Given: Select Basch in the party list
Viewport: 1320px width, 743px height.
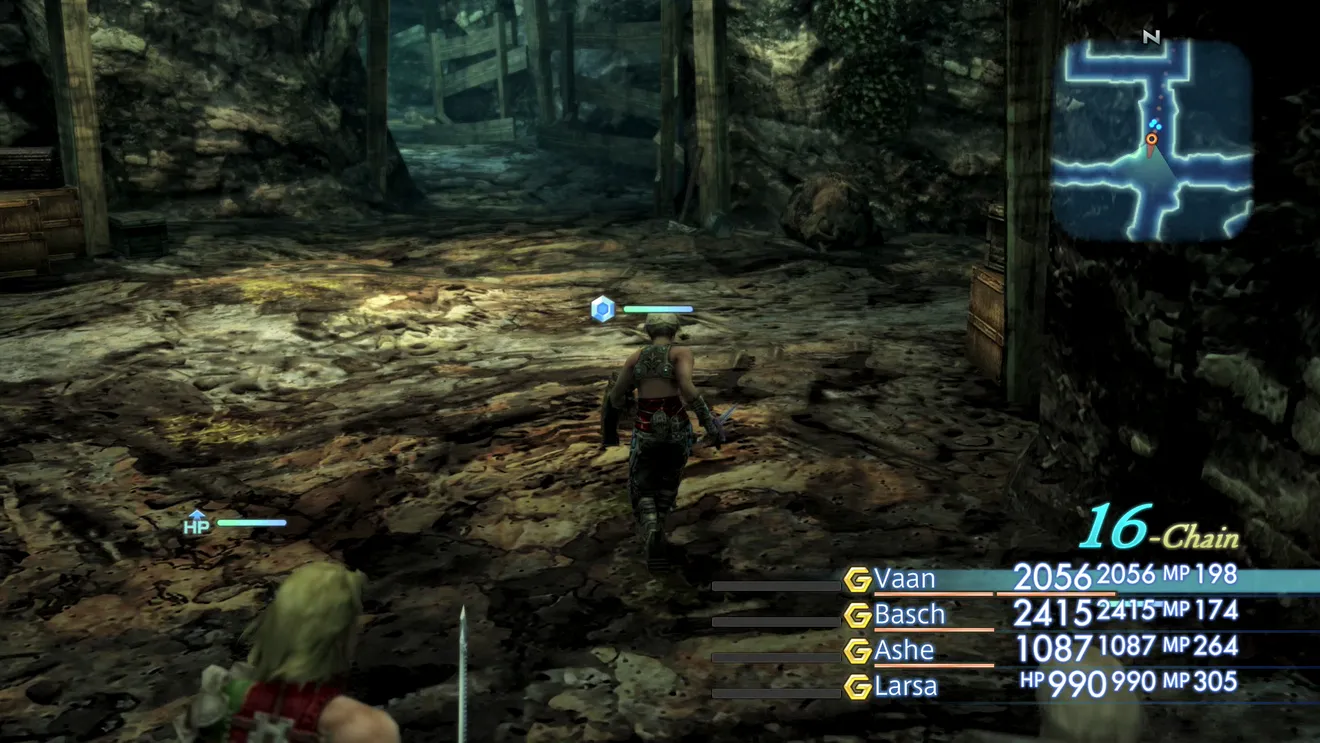Looking at the screenshot, I should click(x=909, y=614).
